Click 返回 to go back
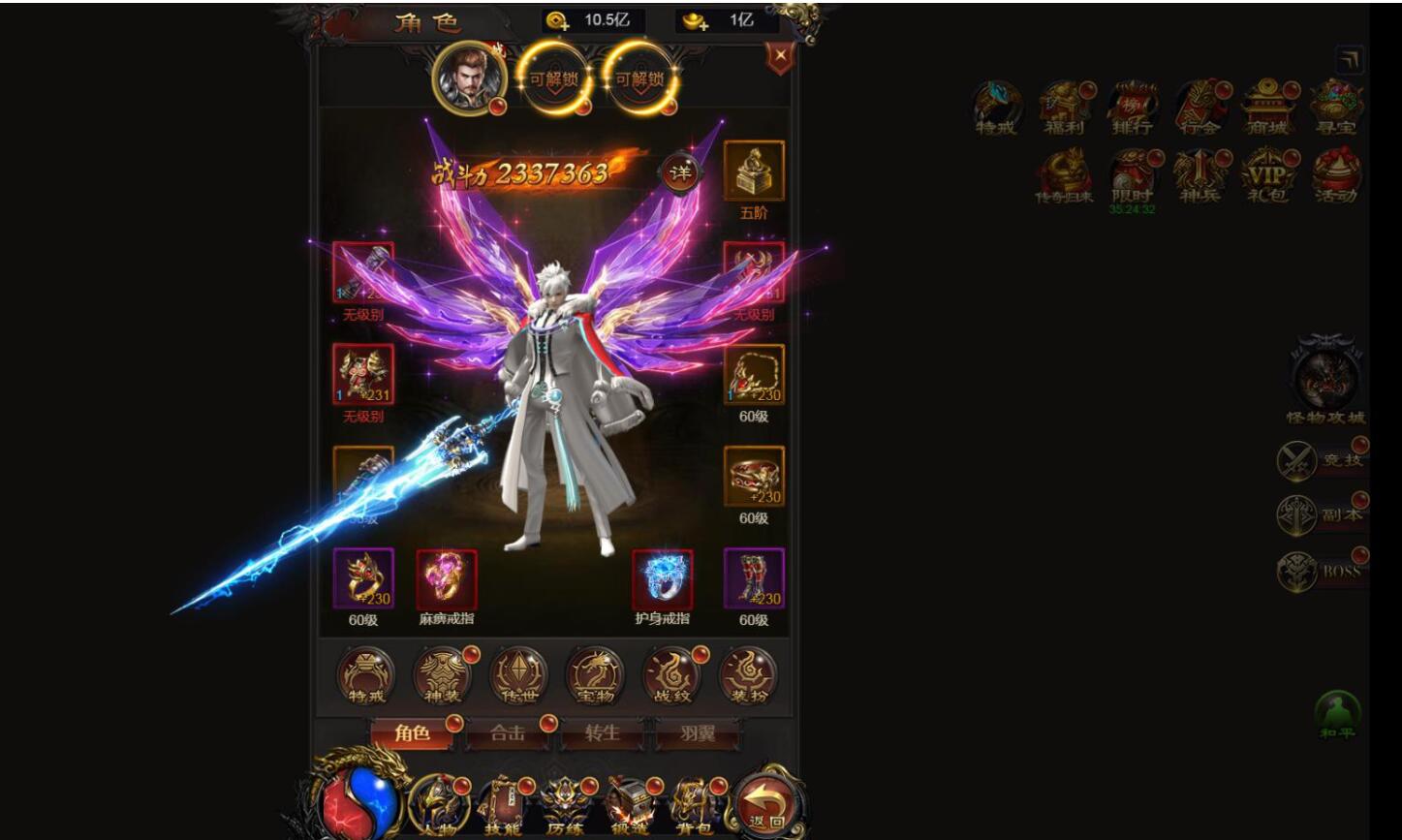The width and height of the screenshot is (1402, 840). point(763,801)
